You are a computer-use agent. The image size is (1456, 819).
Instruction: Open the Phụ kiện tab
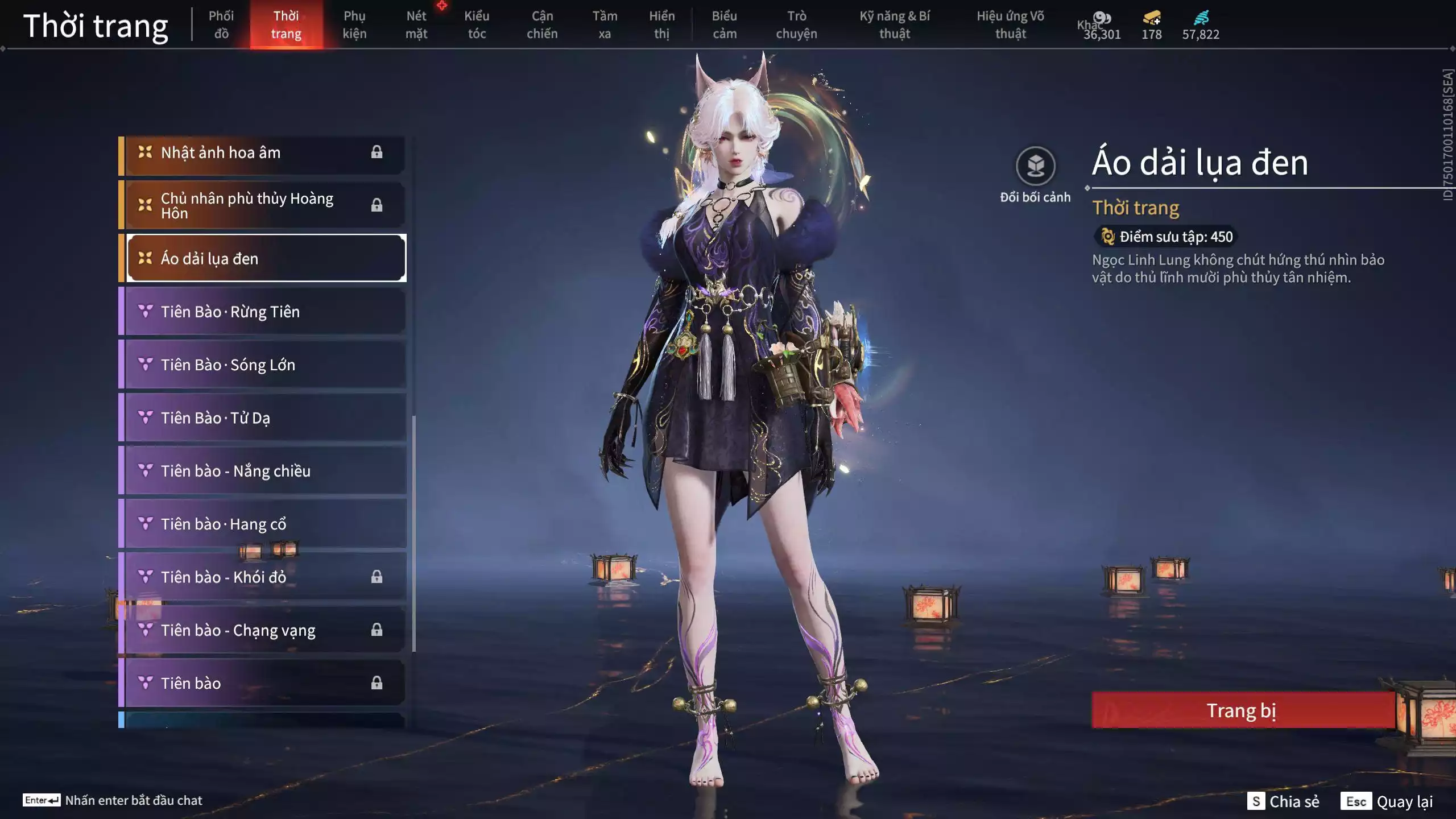pyautogui.click(x=354, y=24)
